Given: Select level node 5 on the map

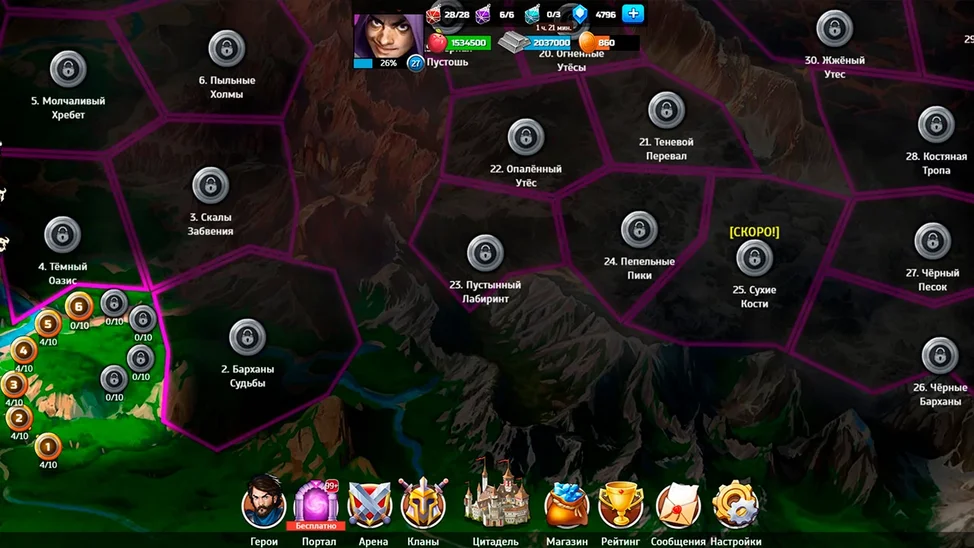Looking at the screenshot, I should pyautogui.click(x=48, y=322).
